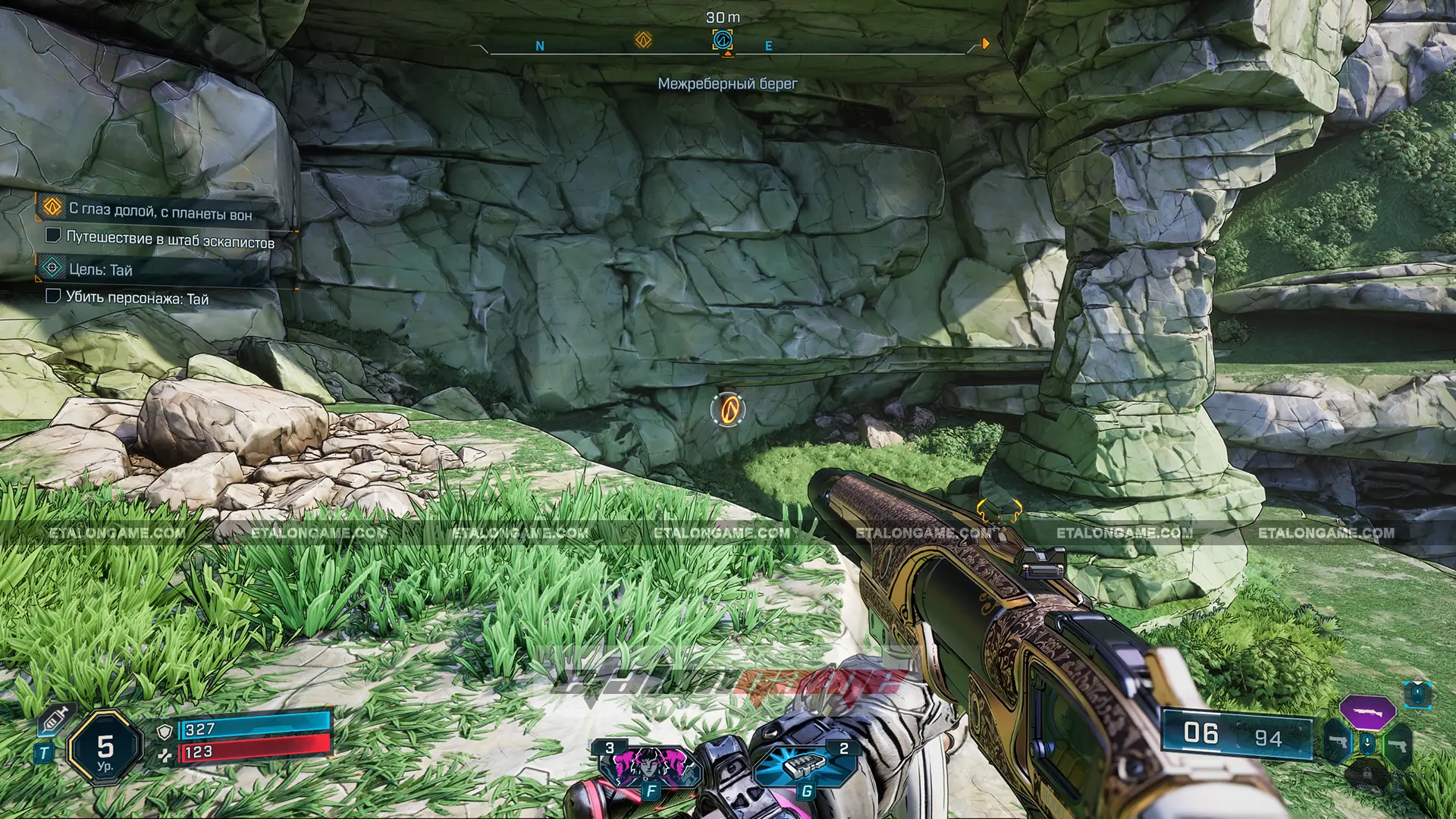Use the repair kit syringe icon
Image resolution: width=1456 pixels, height=819 pixels.
55,719
